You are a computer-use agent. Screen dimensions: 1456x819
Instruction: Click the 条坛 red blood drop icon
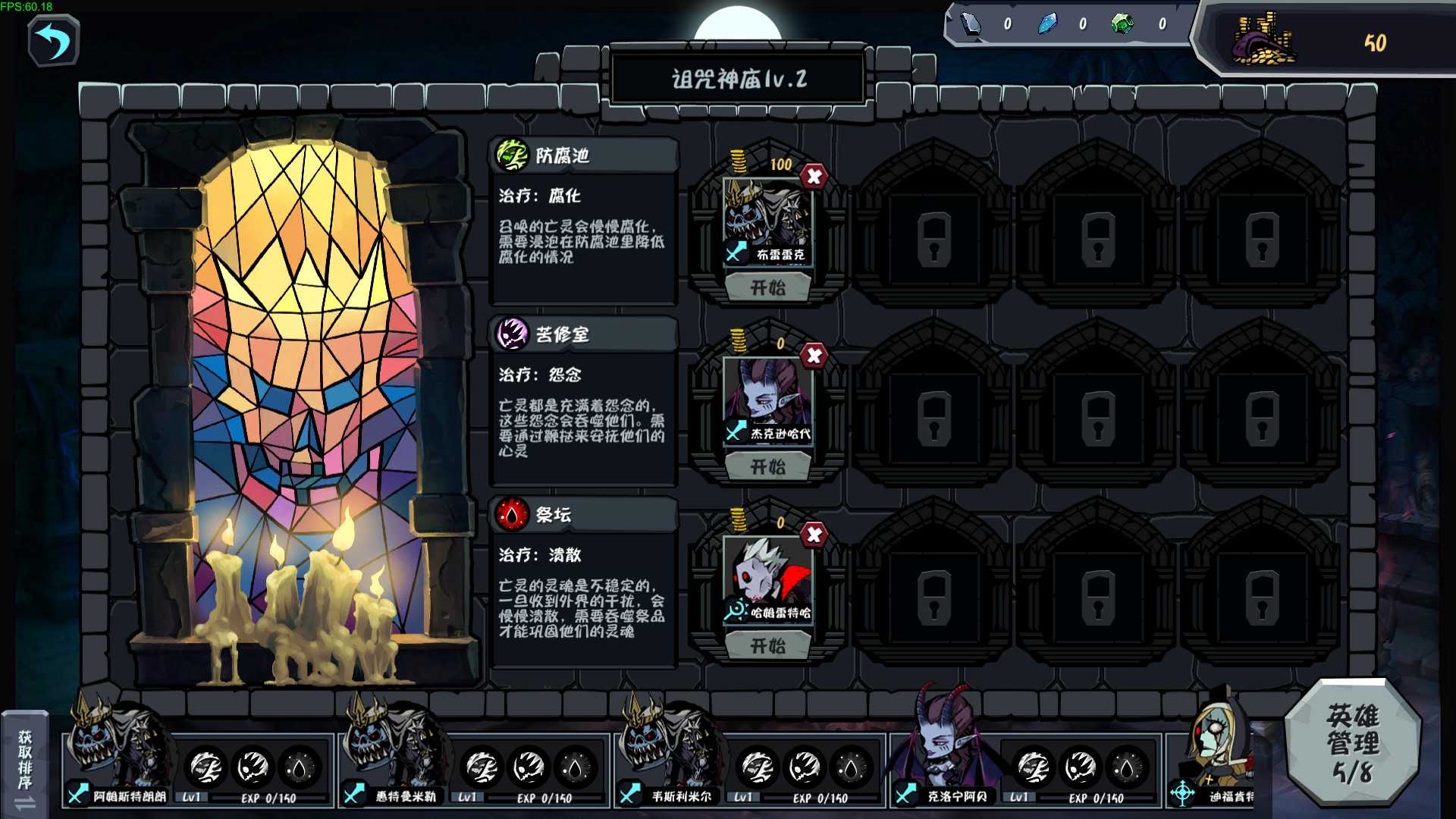click(x=513, y=515)
